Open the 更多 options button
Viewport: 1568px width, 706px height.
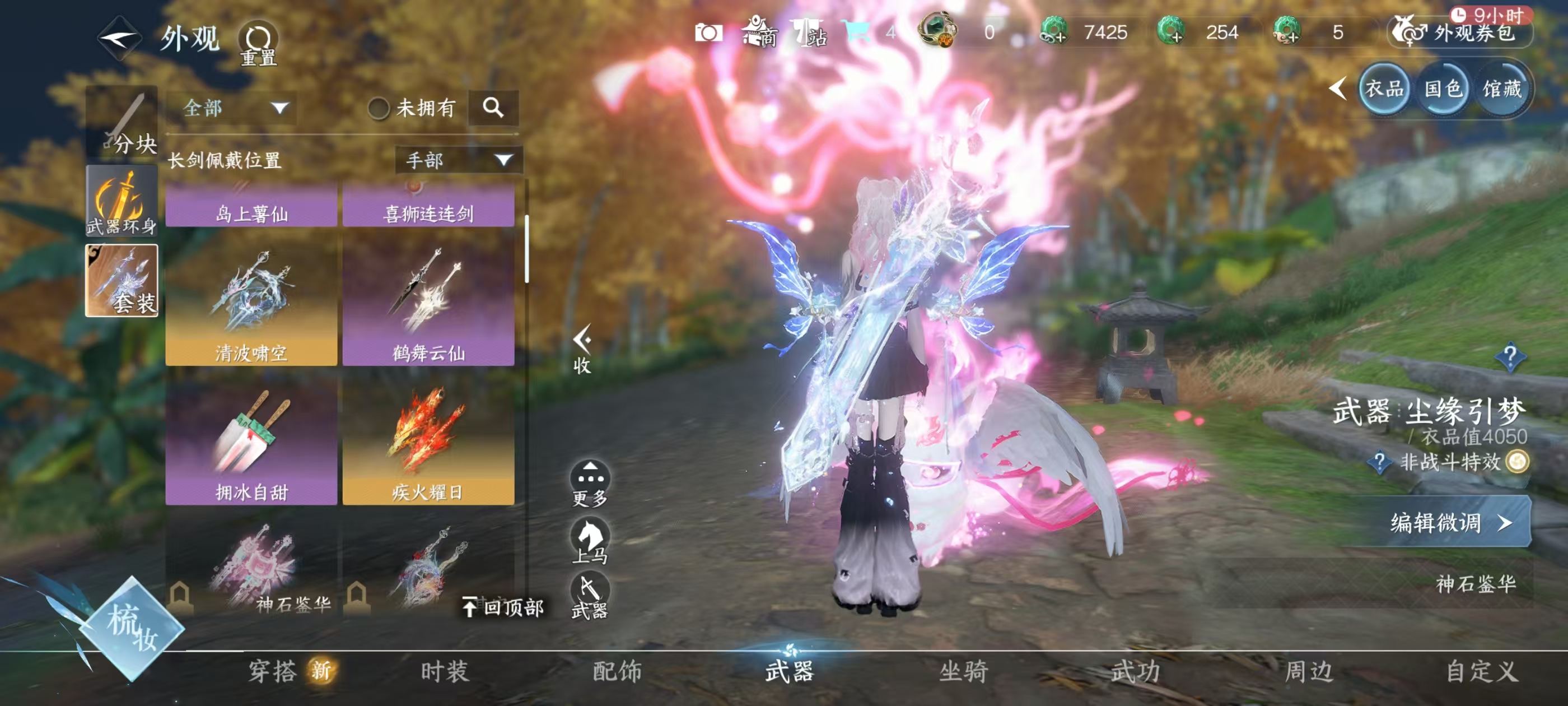click(x=590, y=484)
